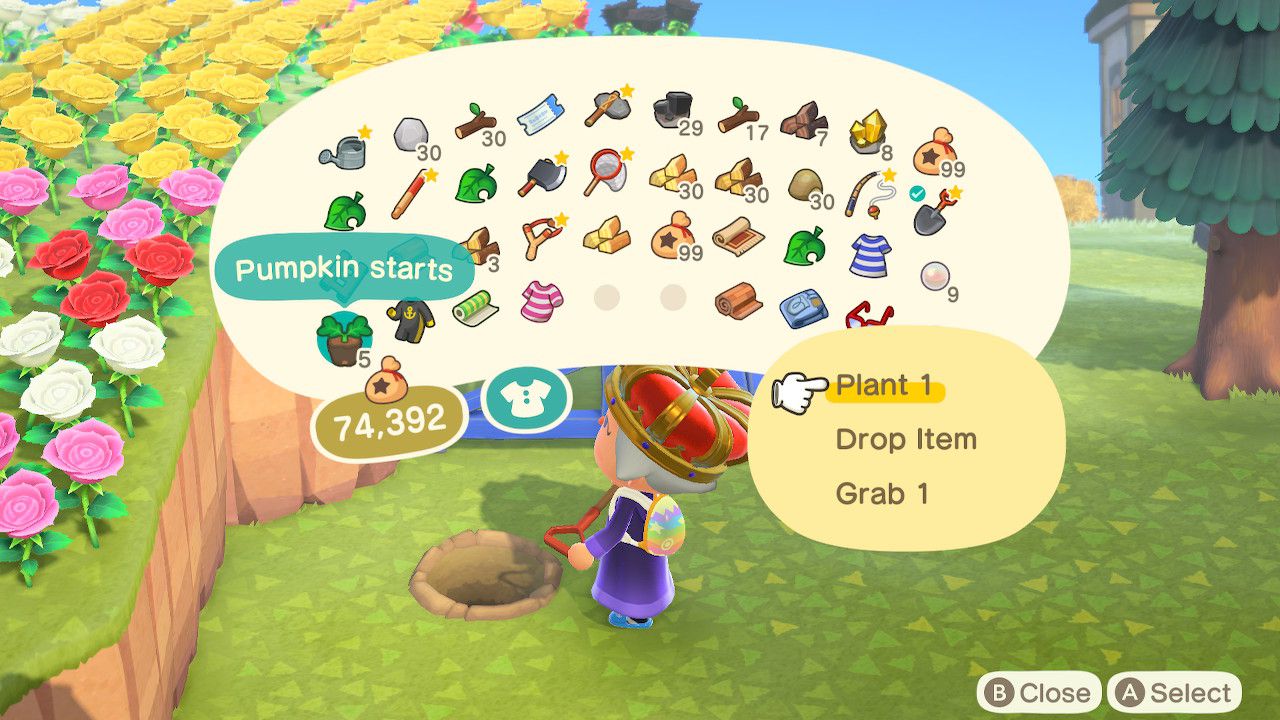Choose the Plant 1 option
The image size is (1280, 720).
(884, 386)
